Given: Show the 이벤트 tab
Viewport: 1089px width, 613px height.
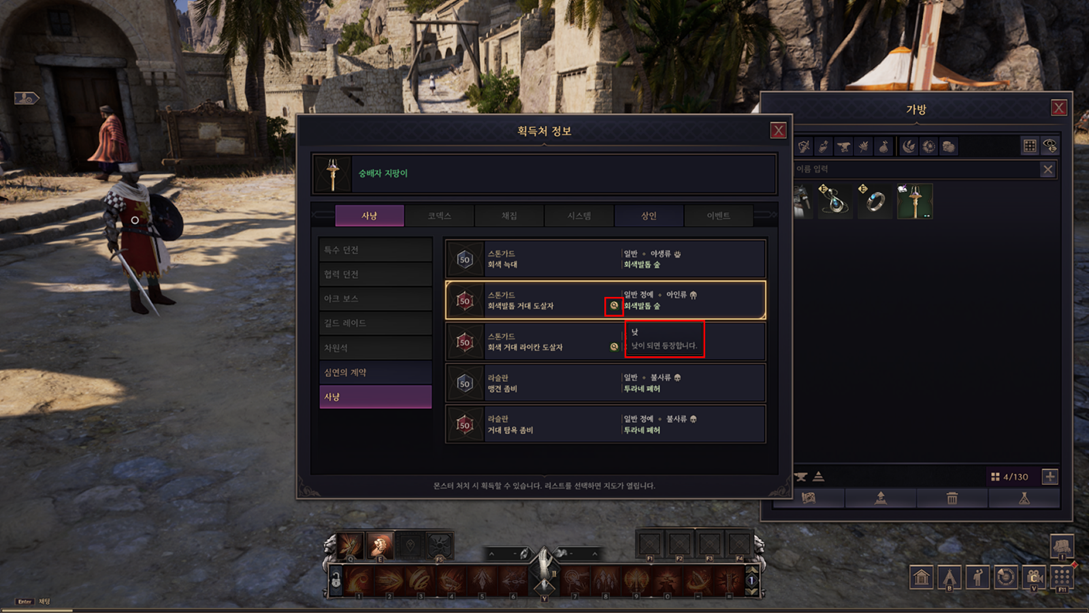Looking at the screenshot, I should [718, 216].
